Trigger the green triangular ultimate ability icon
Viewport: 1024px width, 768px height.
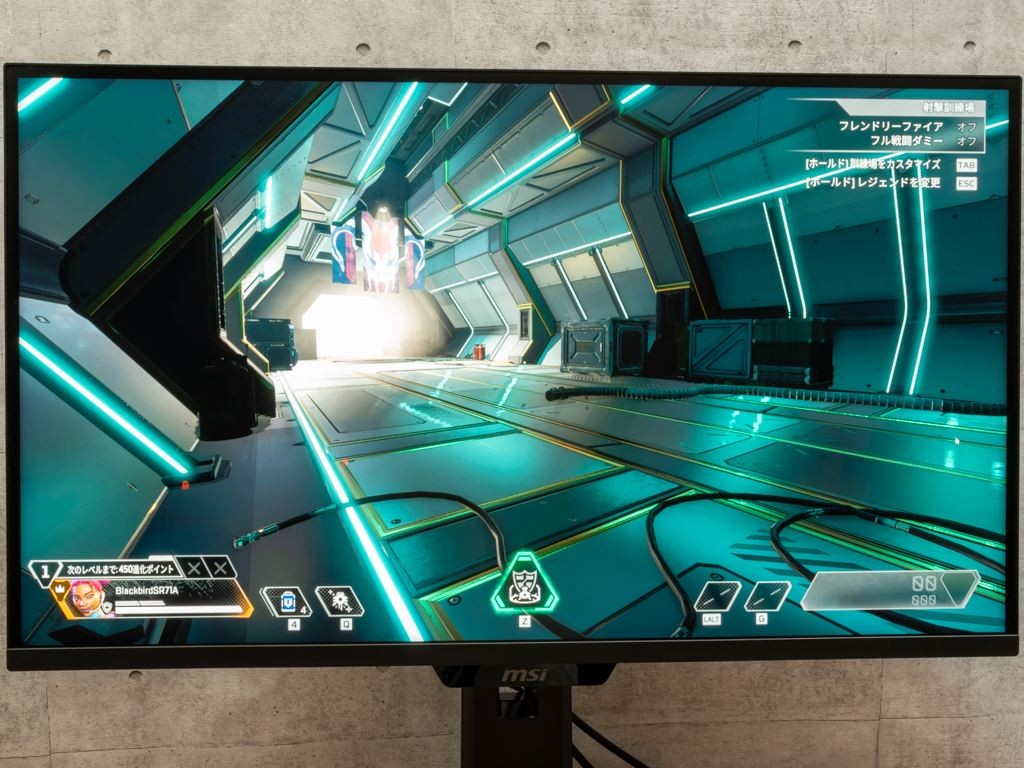click(x=524, y=584)
